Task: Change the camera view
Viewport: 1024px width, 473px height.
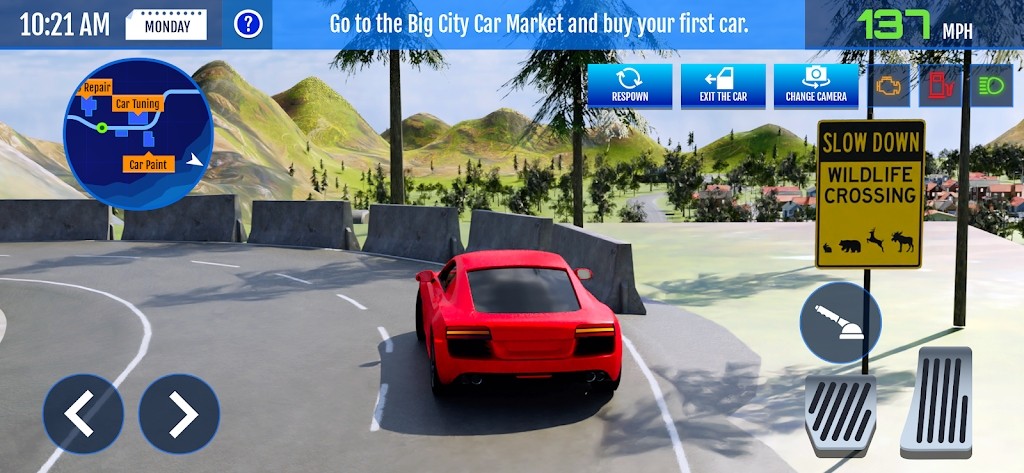Action: 816,86
